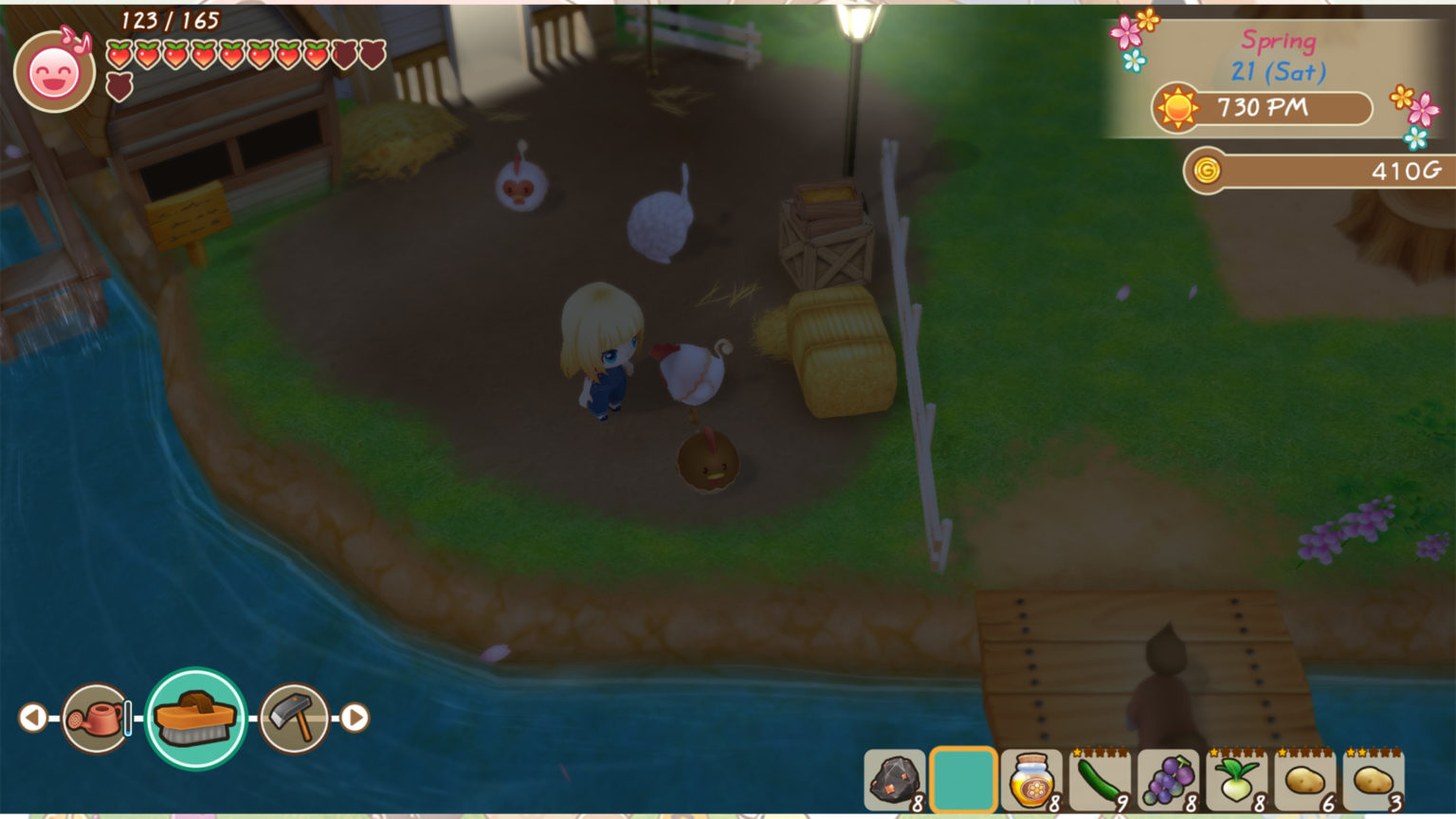Cycle tools left with the back arrow

pos(31,718)
